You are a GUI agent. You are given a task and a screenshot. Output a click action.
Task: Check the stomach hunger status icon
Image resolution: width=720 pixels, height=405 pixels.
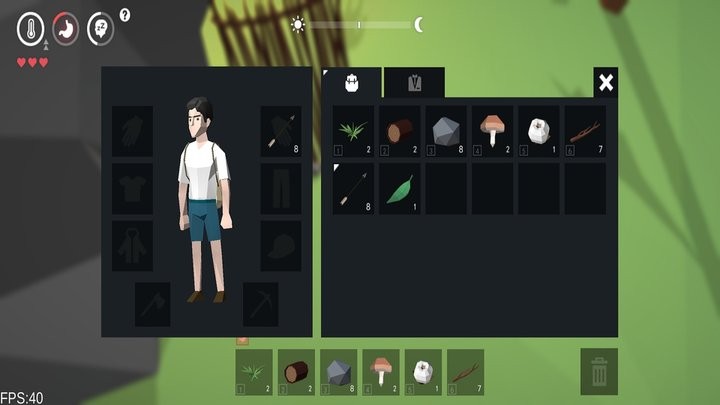pos(66,28)
